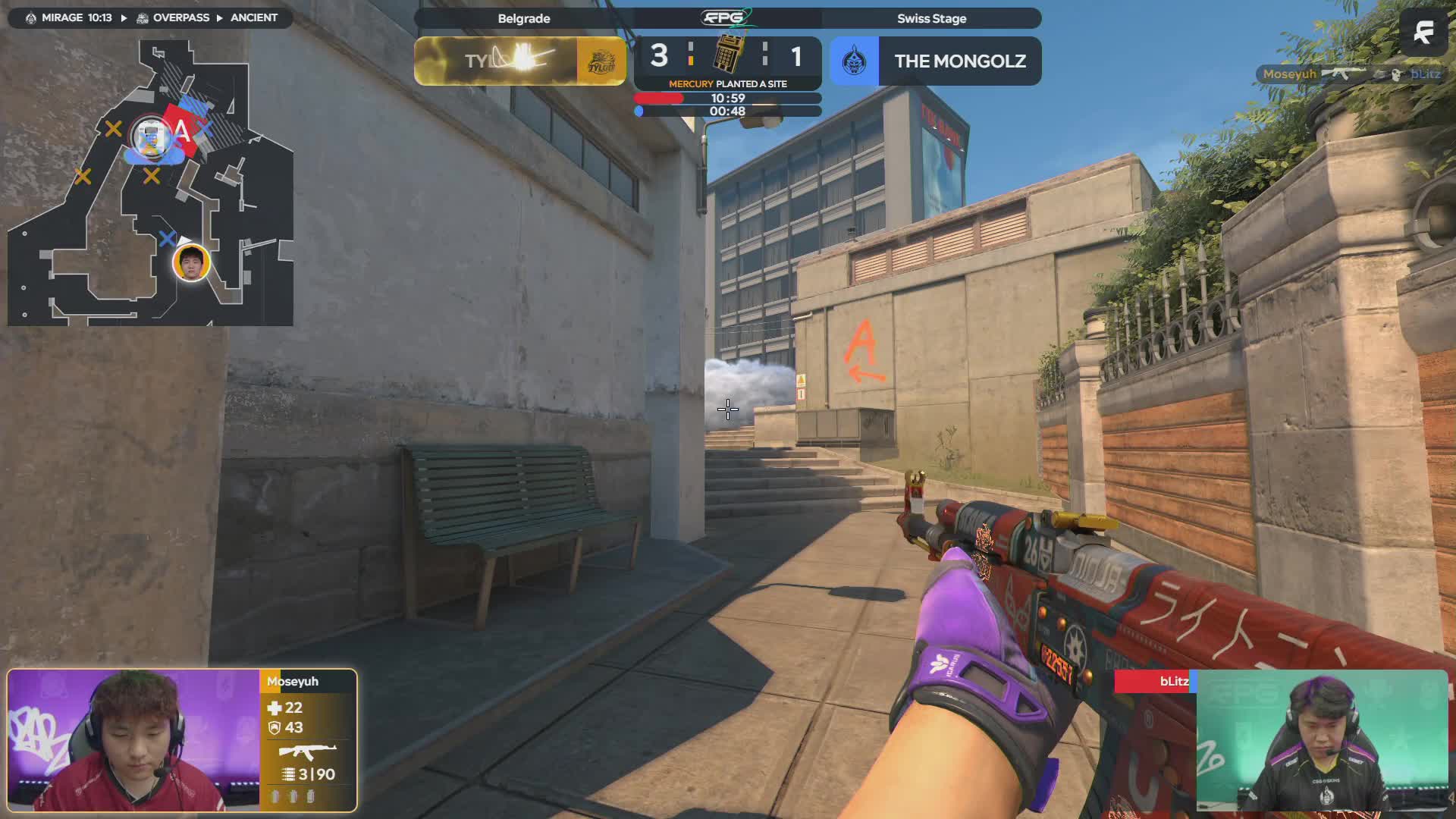Click the AK-47 icon in Moseyuh's panel
The height and width of the screenshot is (819, 1456).
pos(307,752)
